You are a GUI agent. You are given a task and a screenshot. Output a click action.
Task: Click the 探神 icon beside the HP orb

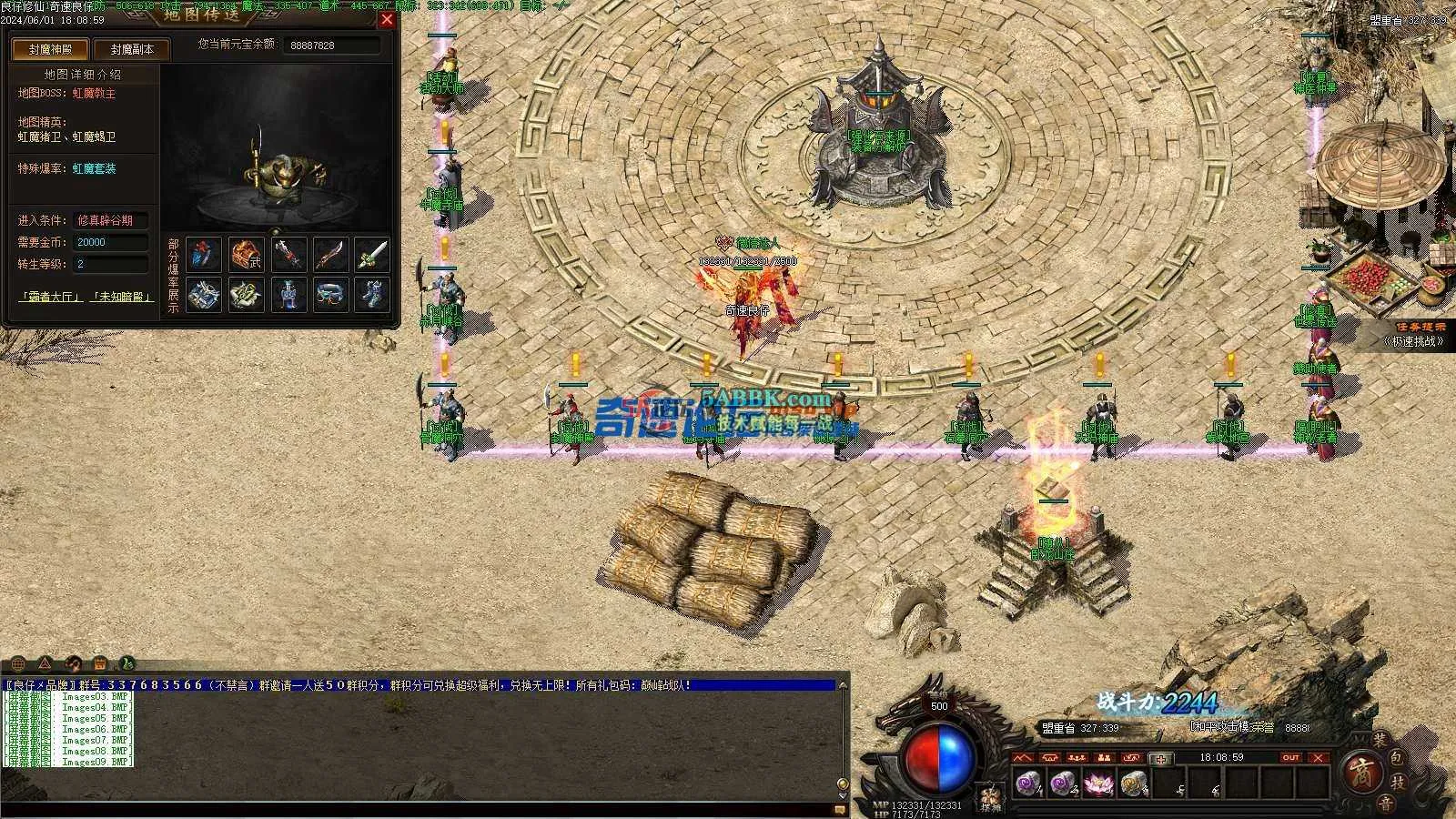[x=989, y=795]
